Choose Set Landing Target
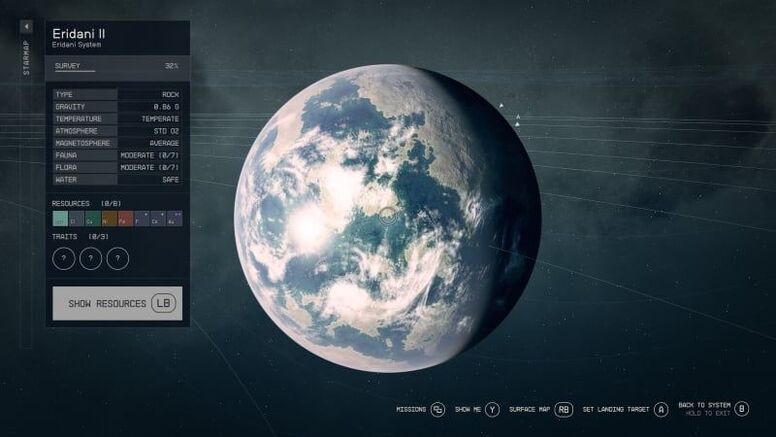 click(x=623, y=409)
